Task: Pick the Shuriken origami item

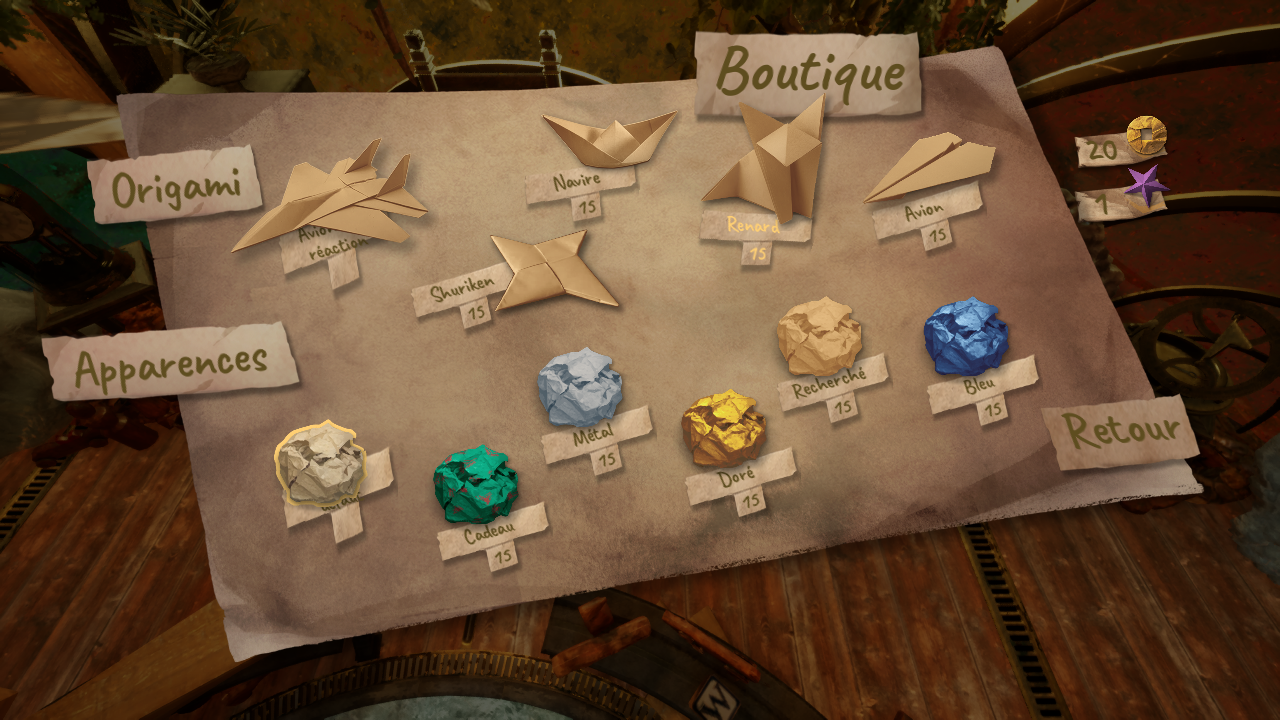Action: [x=553, y=270]
